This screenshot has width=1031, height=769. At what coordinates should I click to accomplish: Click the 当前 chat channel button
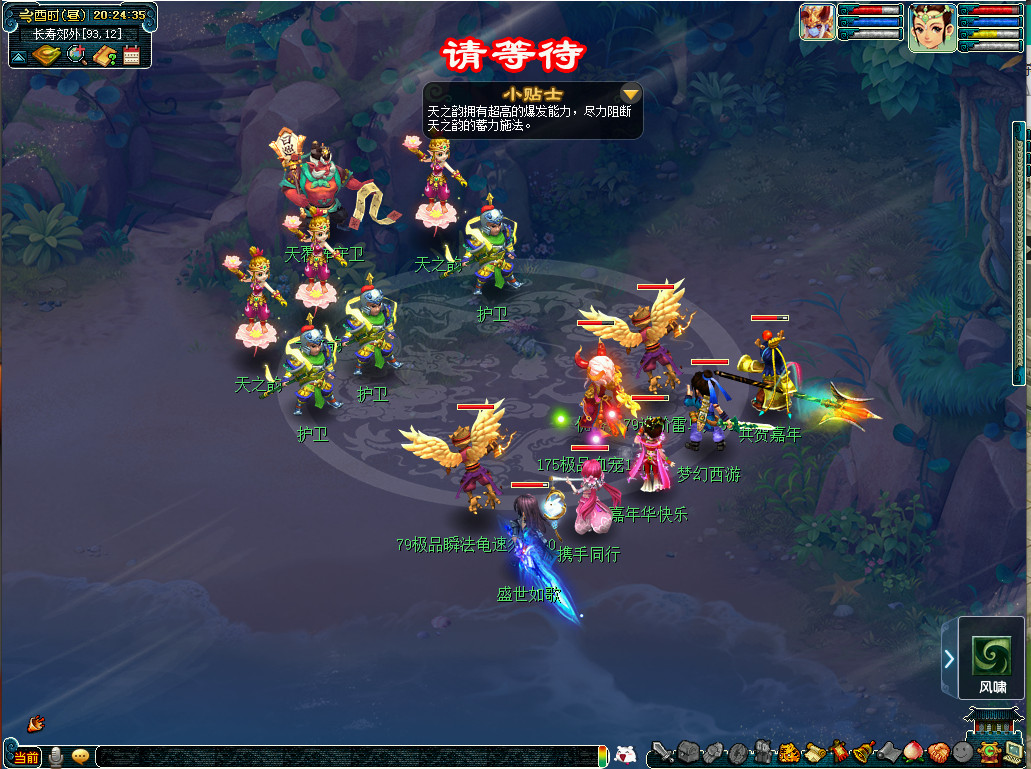[x=25, y=757]
